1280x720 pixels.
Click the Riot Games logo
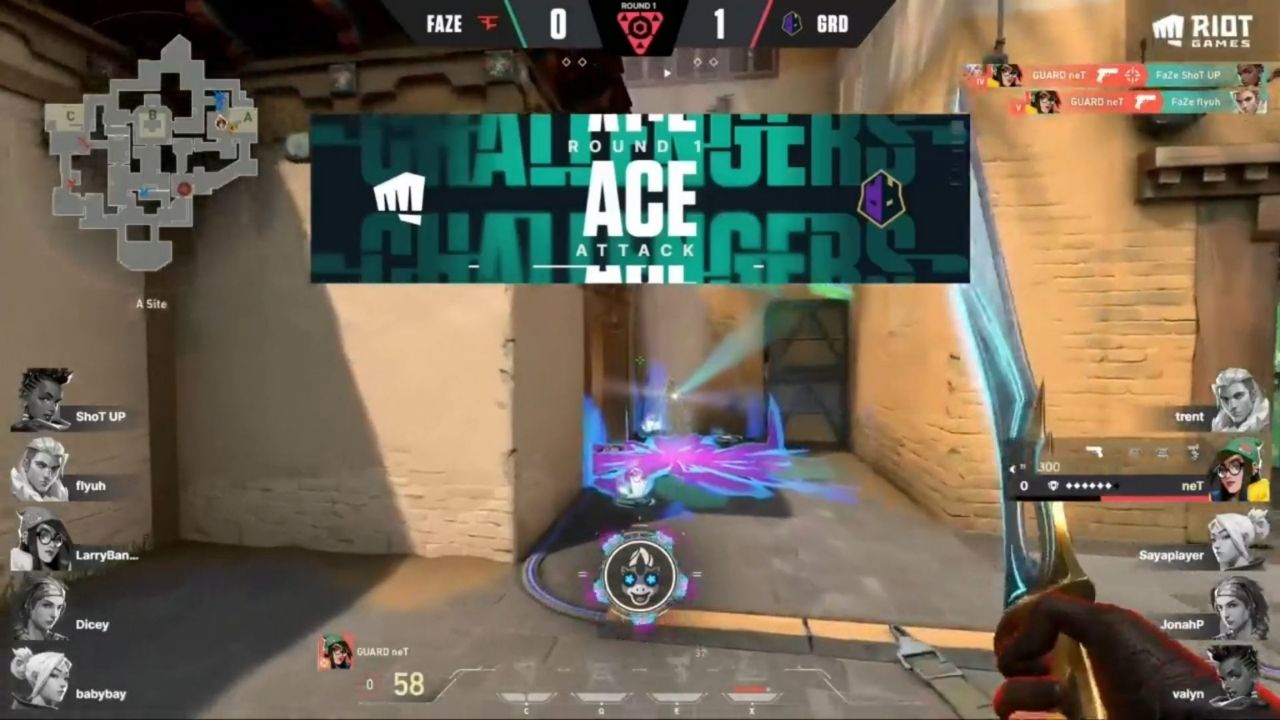click(1202, 28)
